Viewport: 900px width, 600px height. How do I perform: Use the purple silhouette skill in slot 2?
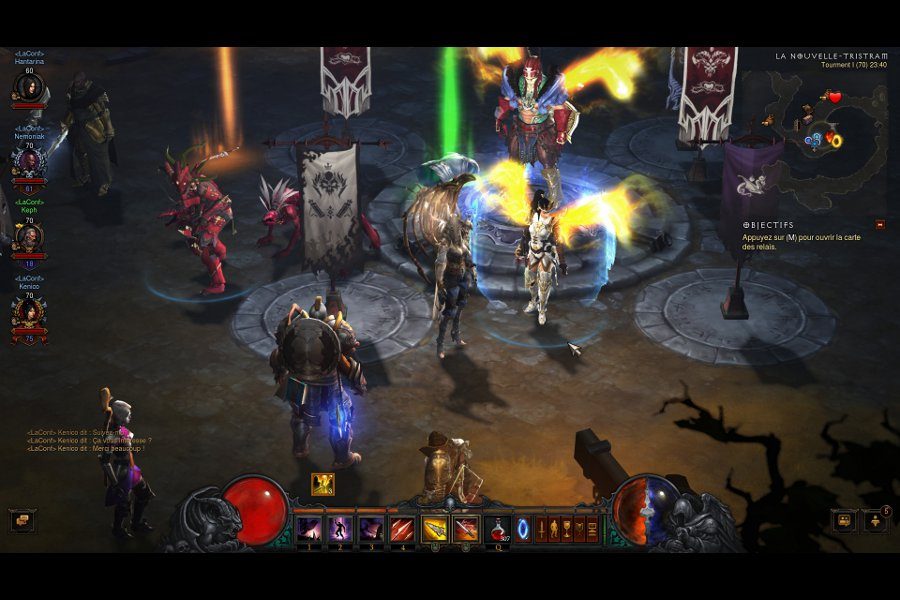click(340, 529)
